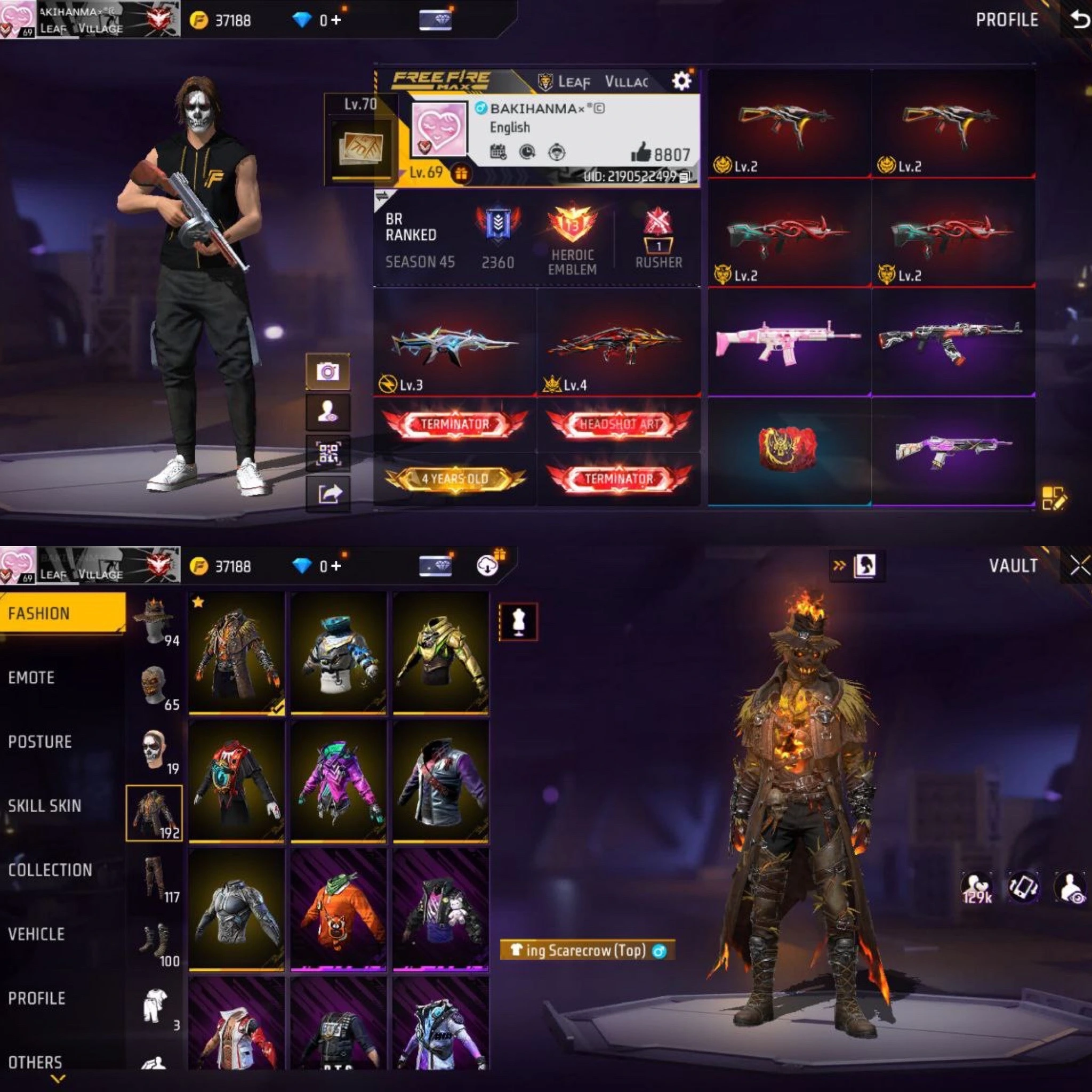Open the SKILL SKIN category tab
The width and height of the screenshot is (1092, 1092).
(x=45, y=806)
